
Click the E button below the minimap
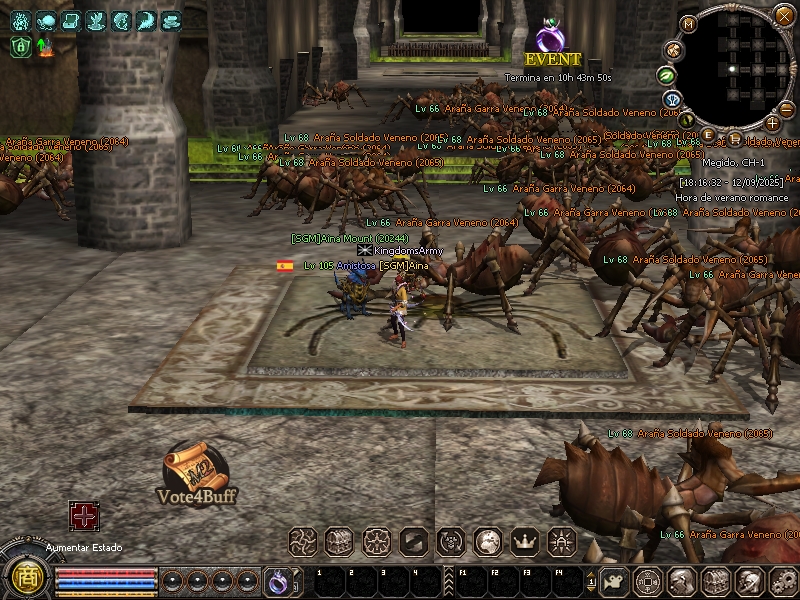pyautogui.click(x=709, y=135)
